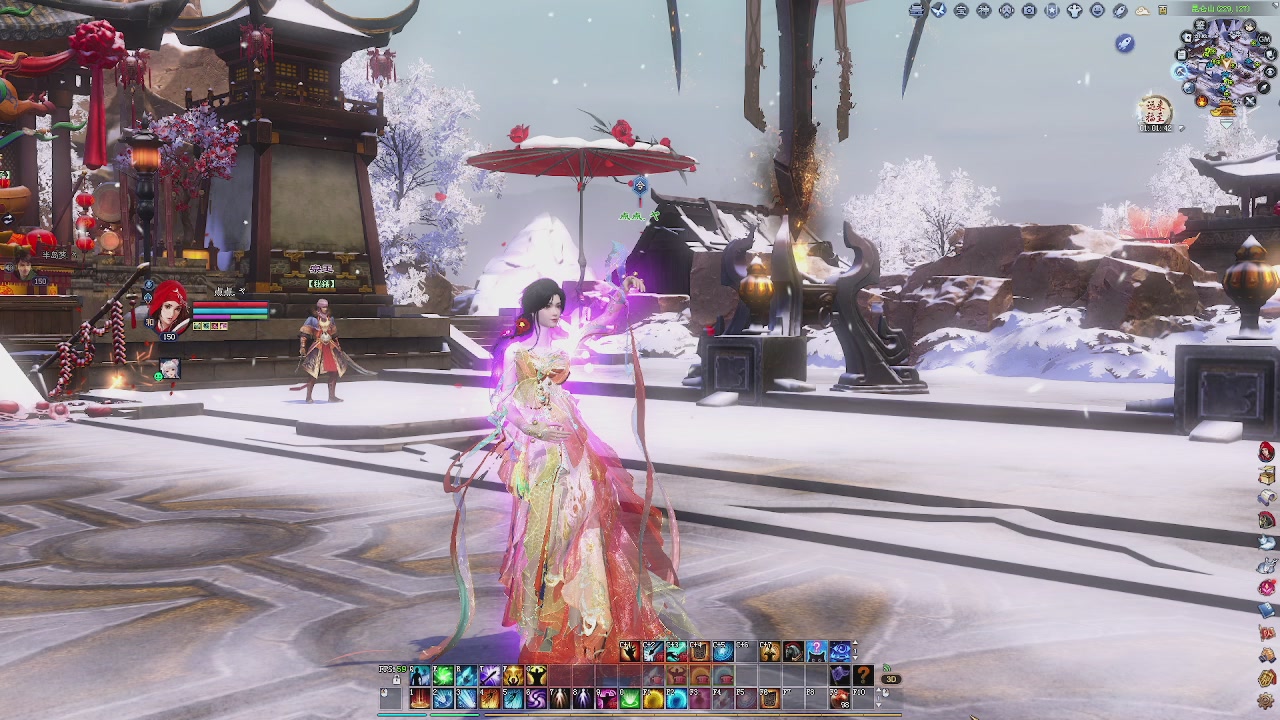
Task: Open the treasure chest icon in side menu
Action: coord(1267,476)
